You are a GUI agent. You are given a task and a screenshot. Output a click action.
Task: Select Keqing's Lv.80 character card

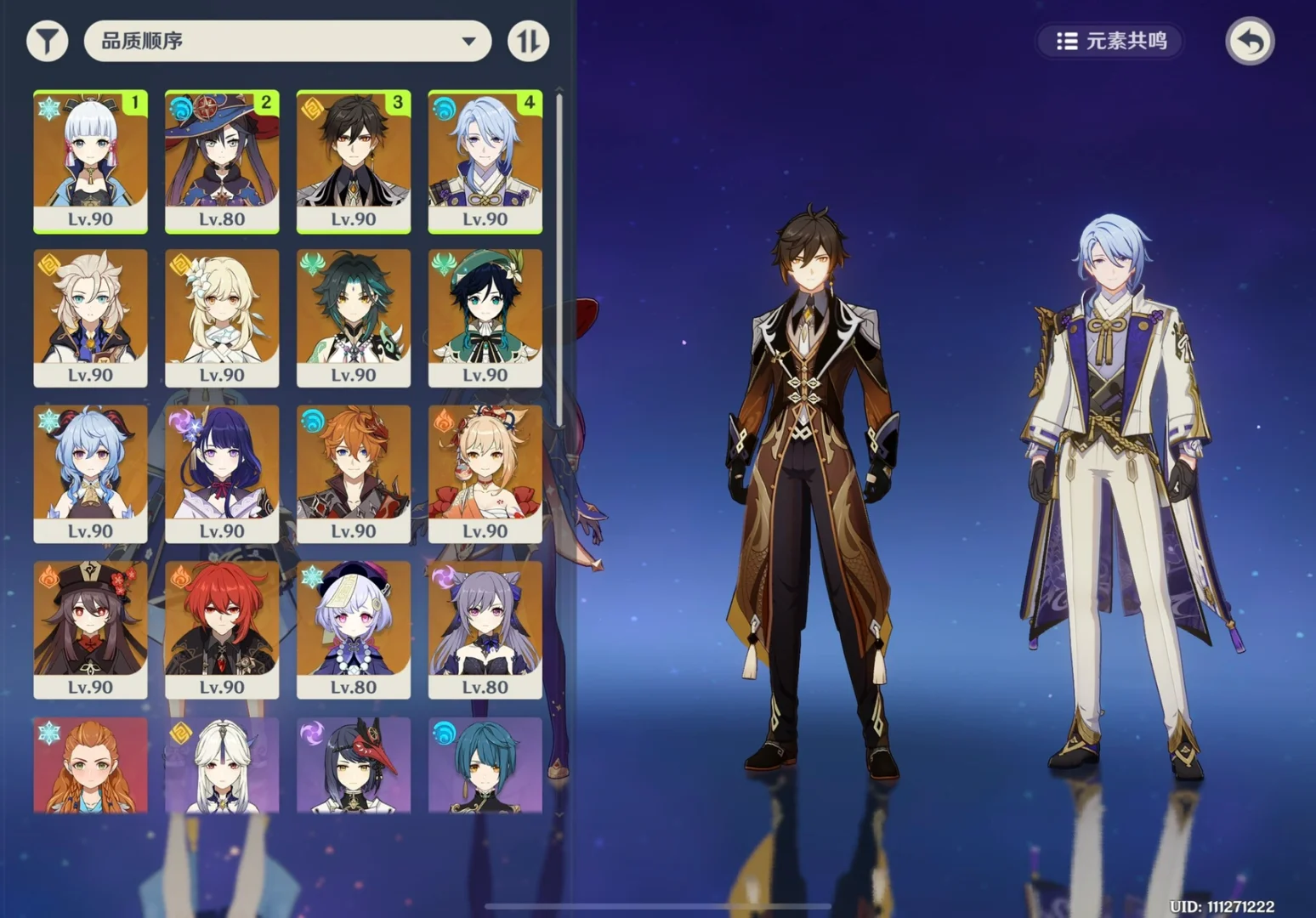point(485,629)
